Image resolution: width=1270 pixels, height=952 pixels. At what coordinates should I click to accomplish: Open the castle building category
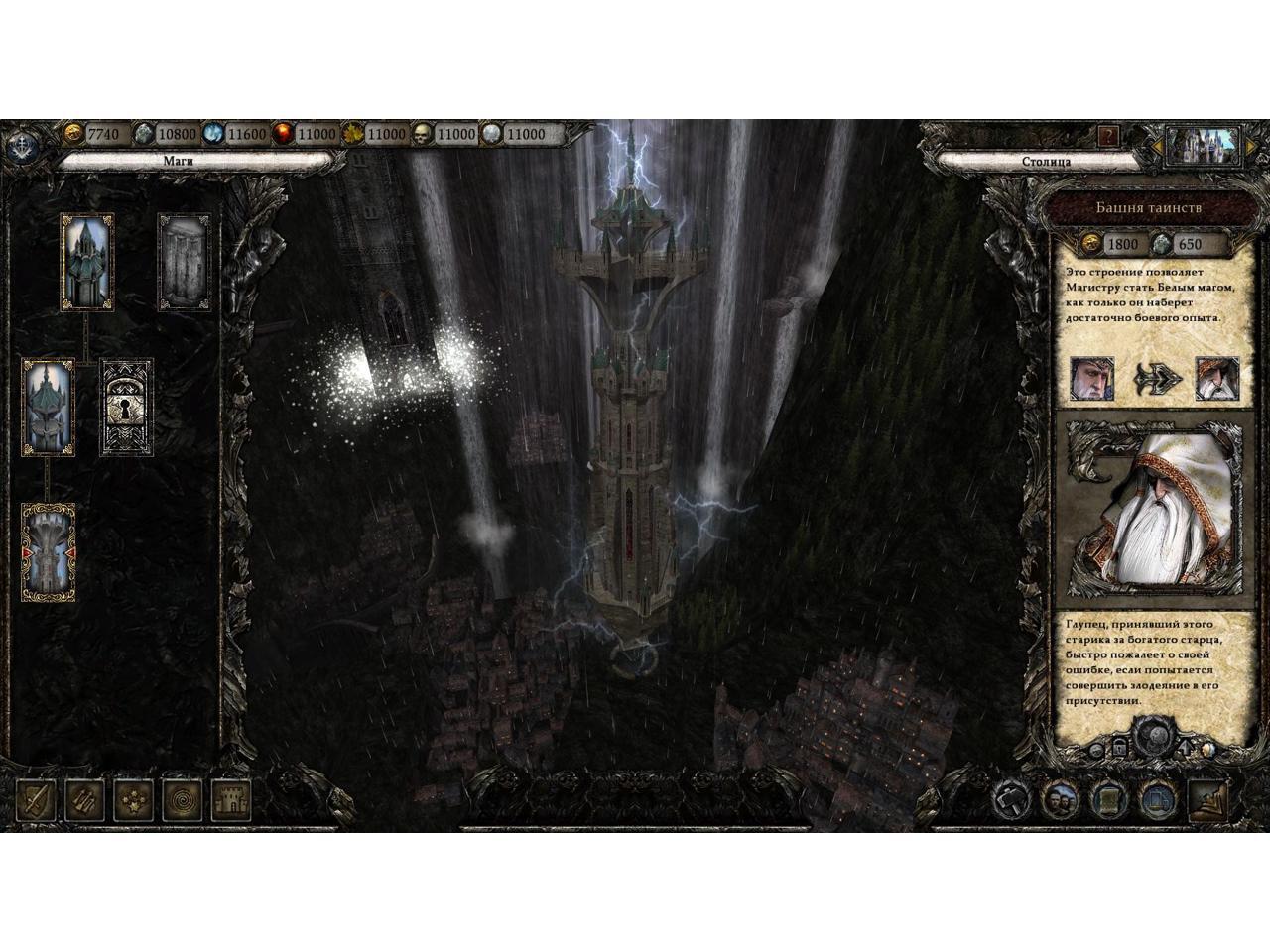pos(230,798)
